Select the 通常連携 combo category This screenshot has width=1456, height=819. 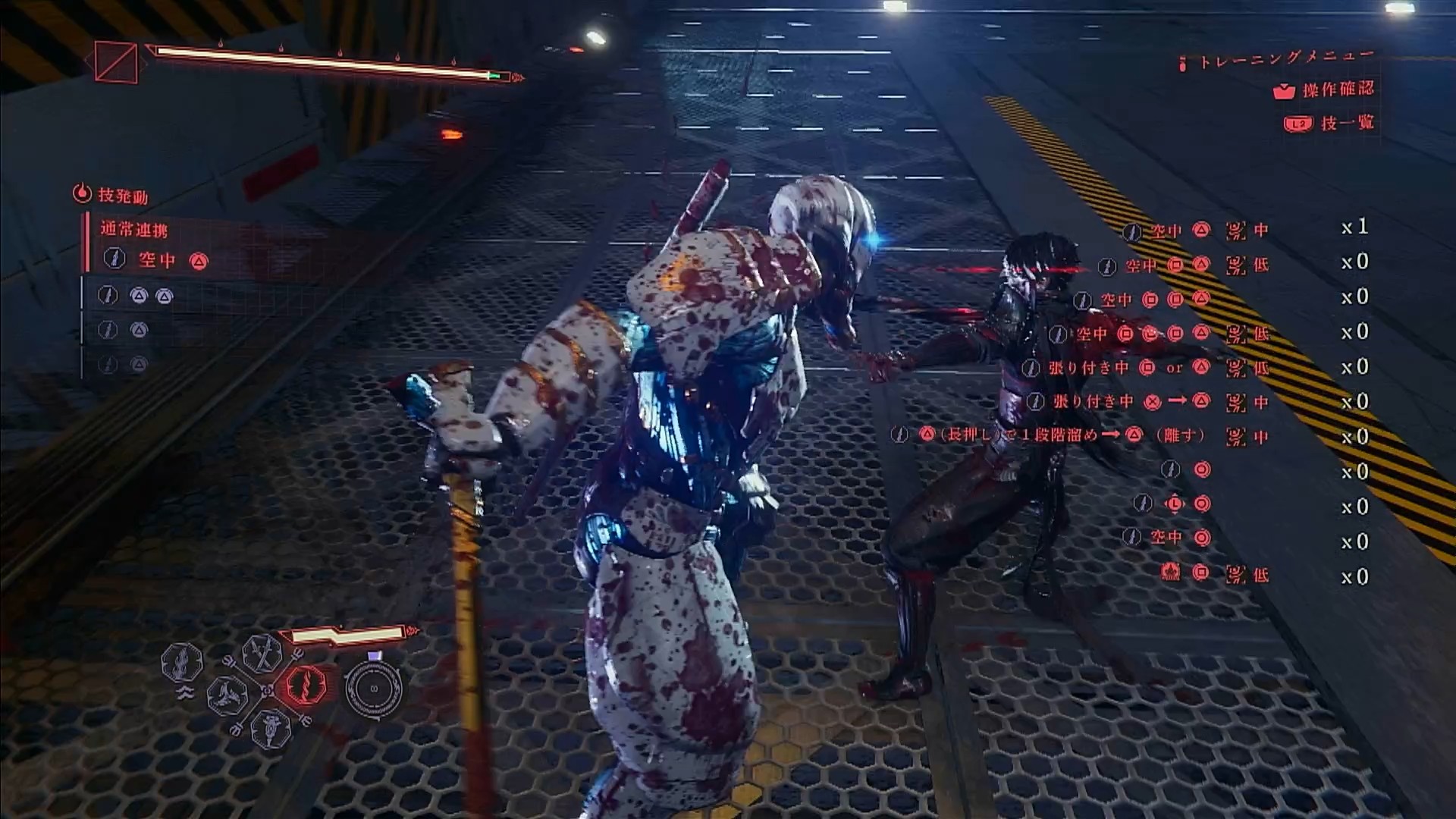(134, 229)
